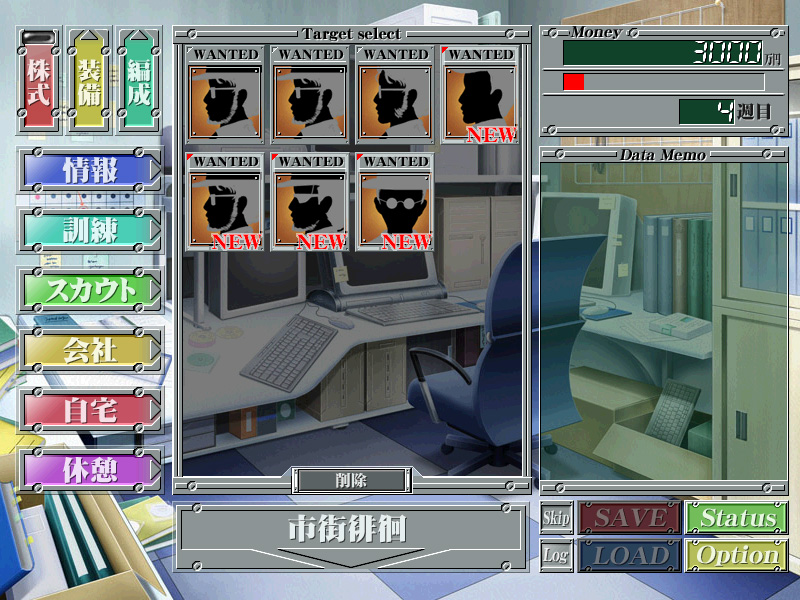Image resolution: width=800 pixels, height=600 pixels.
Task: Open the Option menu
Action: (737, 555)
